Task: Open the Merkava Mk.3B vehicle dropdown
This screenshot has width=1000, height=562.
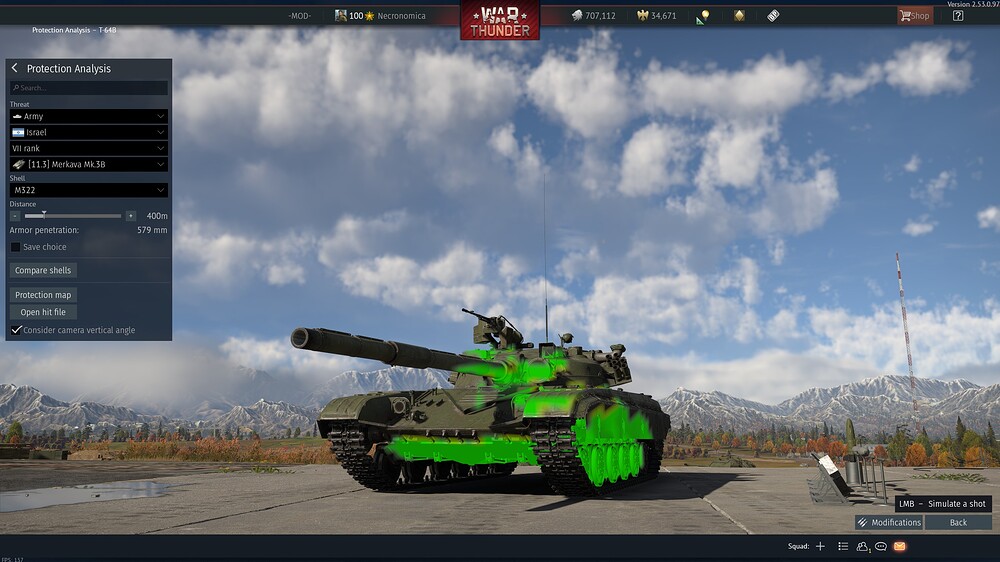Action: coord(88,164)
